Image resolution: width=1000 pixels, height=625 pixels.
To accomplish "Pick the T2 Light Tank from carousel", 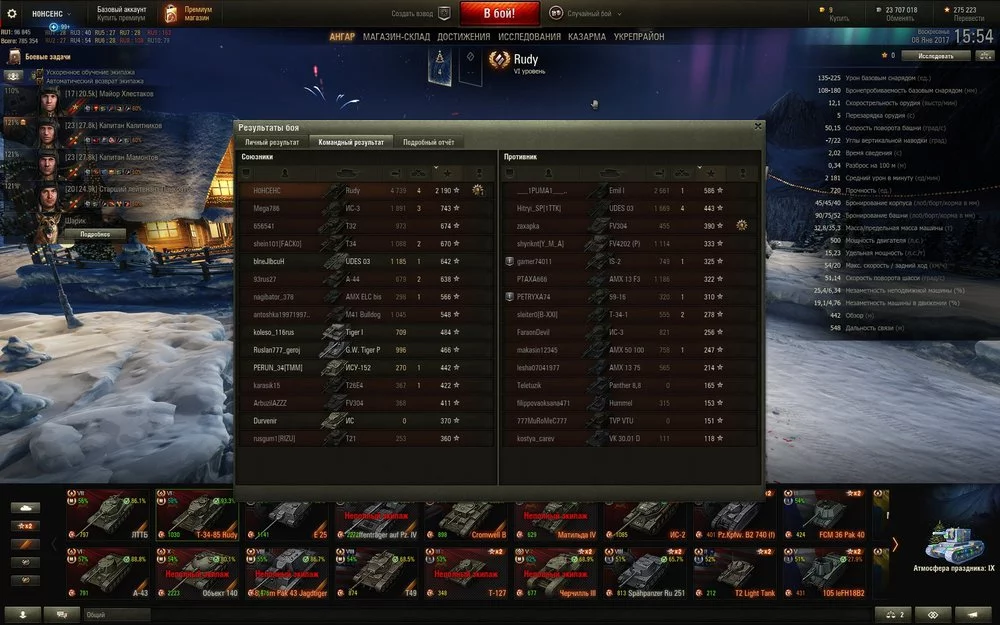I will tap(734, 574).
